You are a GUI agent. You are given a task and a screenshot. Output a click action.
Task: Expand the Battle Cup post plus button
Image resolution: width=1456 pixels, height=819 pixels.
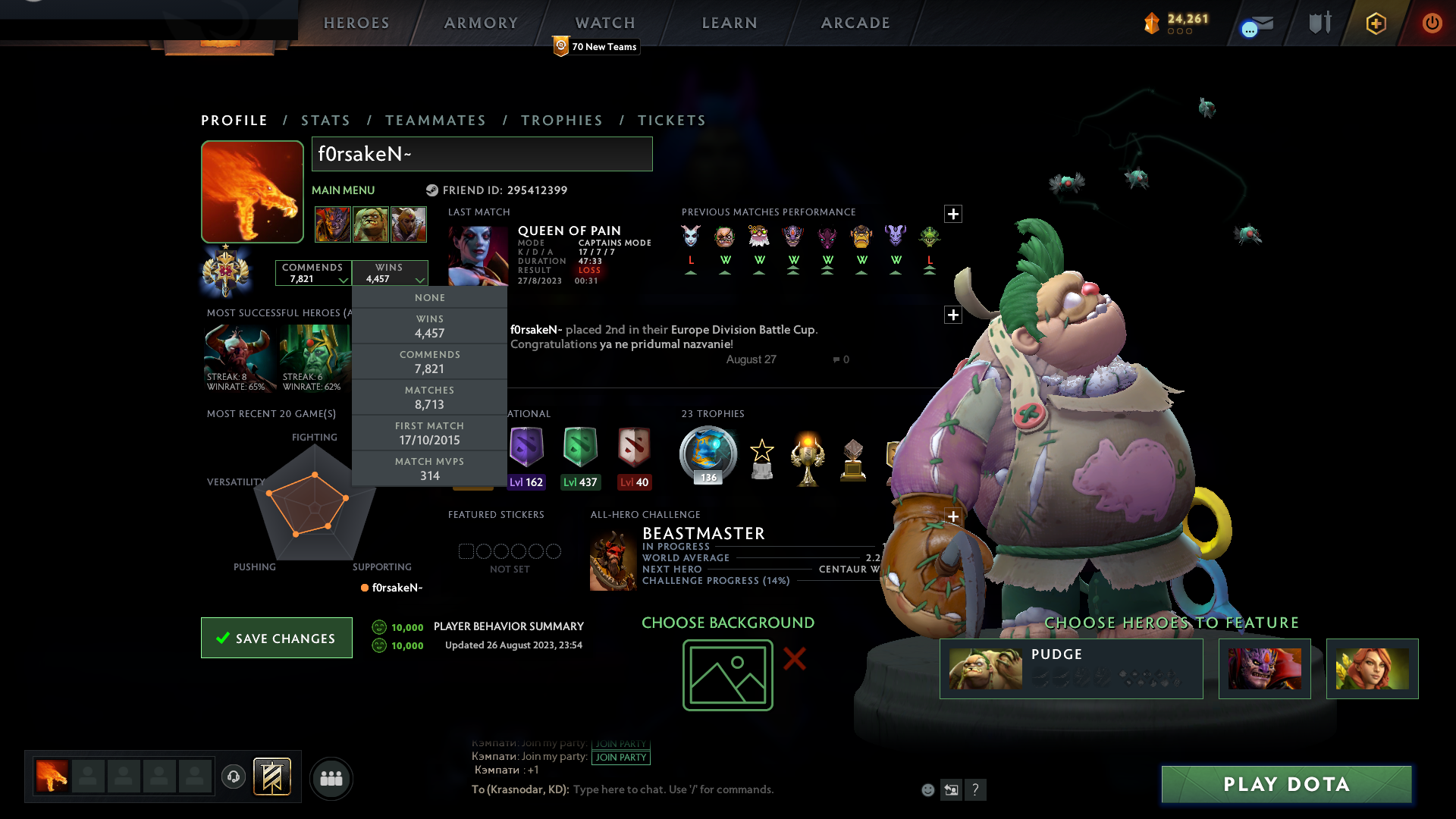click(953, 315)
